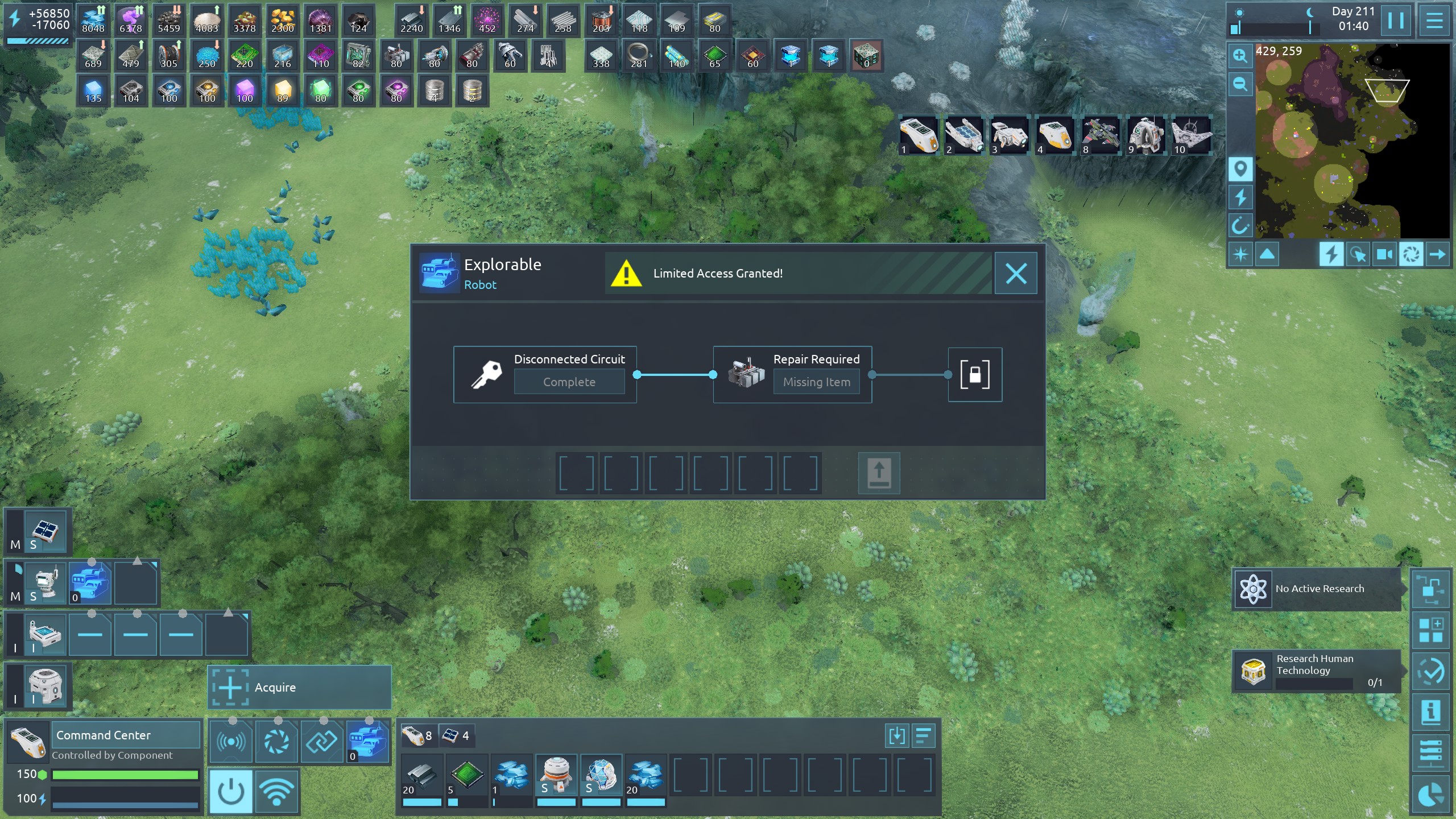Open the Repair Required step

click(x=792, y=375)
